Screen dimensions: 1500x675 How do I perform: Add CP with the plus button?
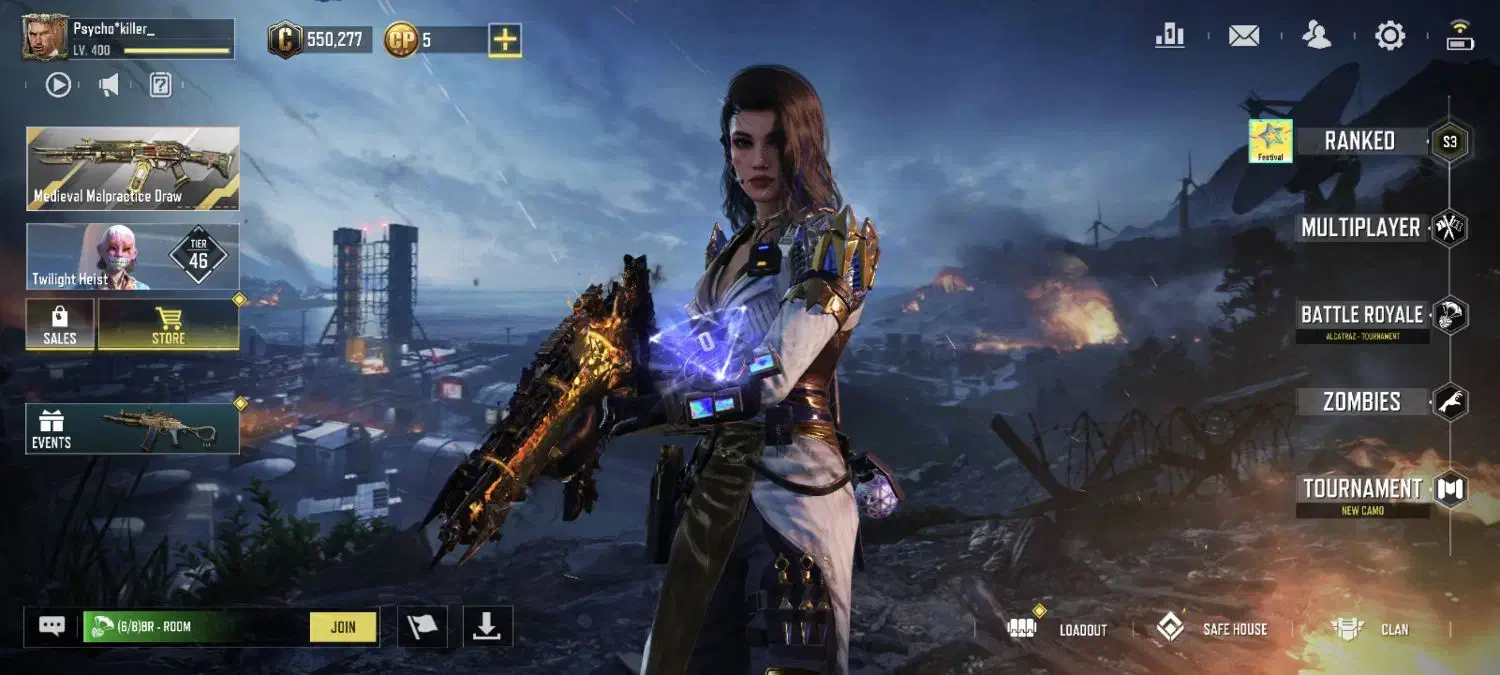point(505,40)
